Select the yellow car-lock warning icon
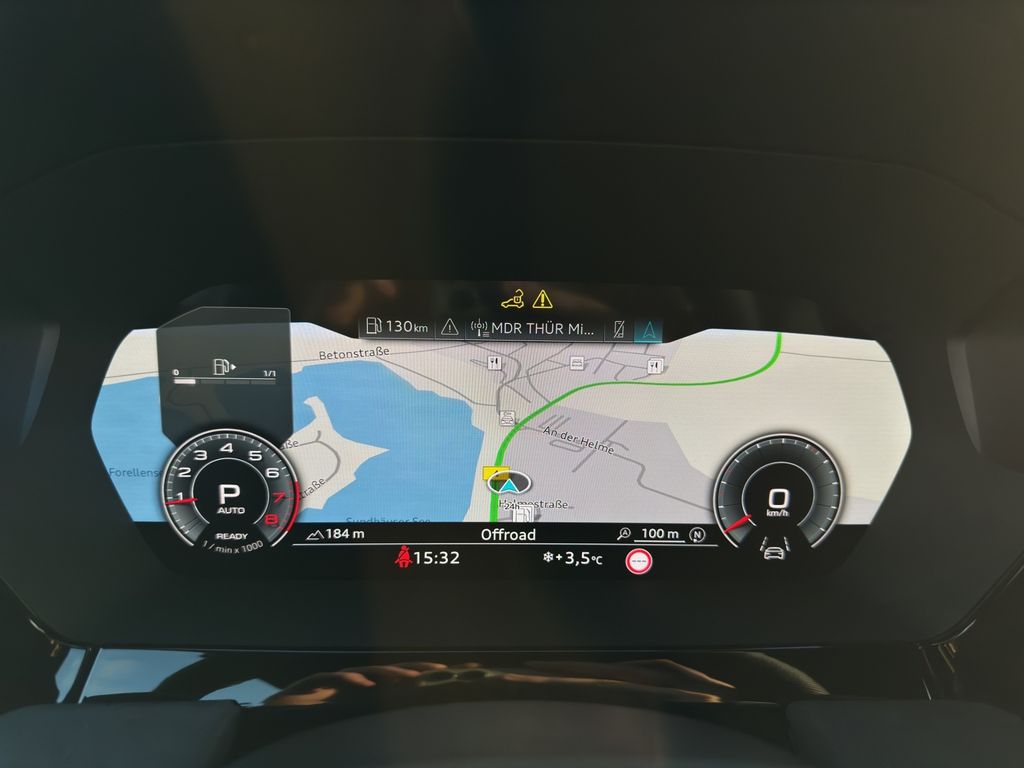 point(513,298)
